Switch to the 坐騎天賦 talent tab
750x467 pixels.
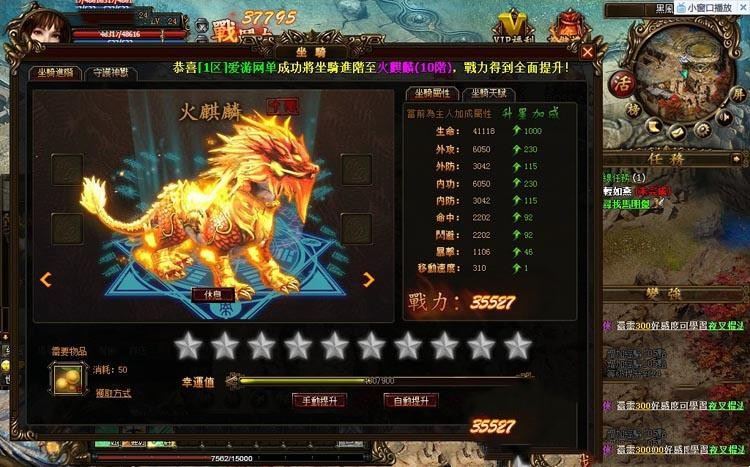[x=488, y=93]
